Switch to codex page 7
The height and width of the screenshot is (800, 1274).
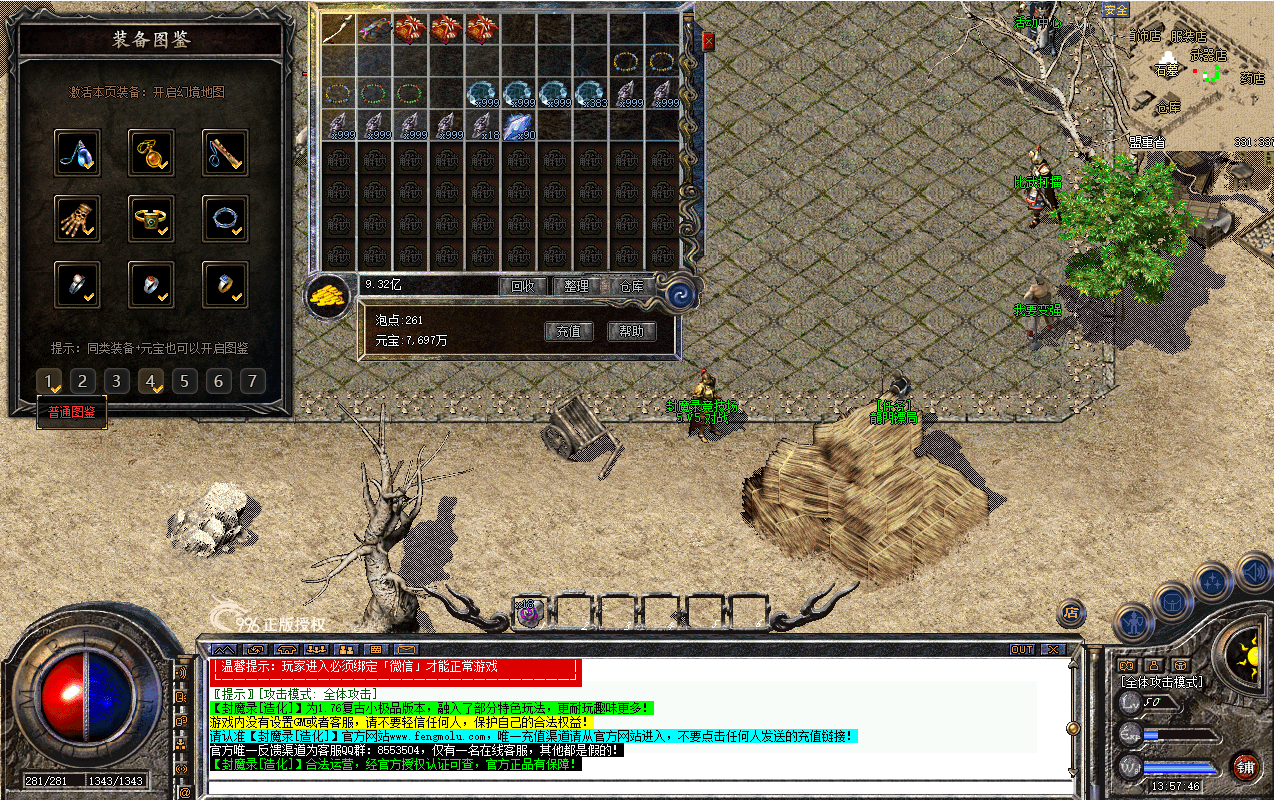click(253, 381)
